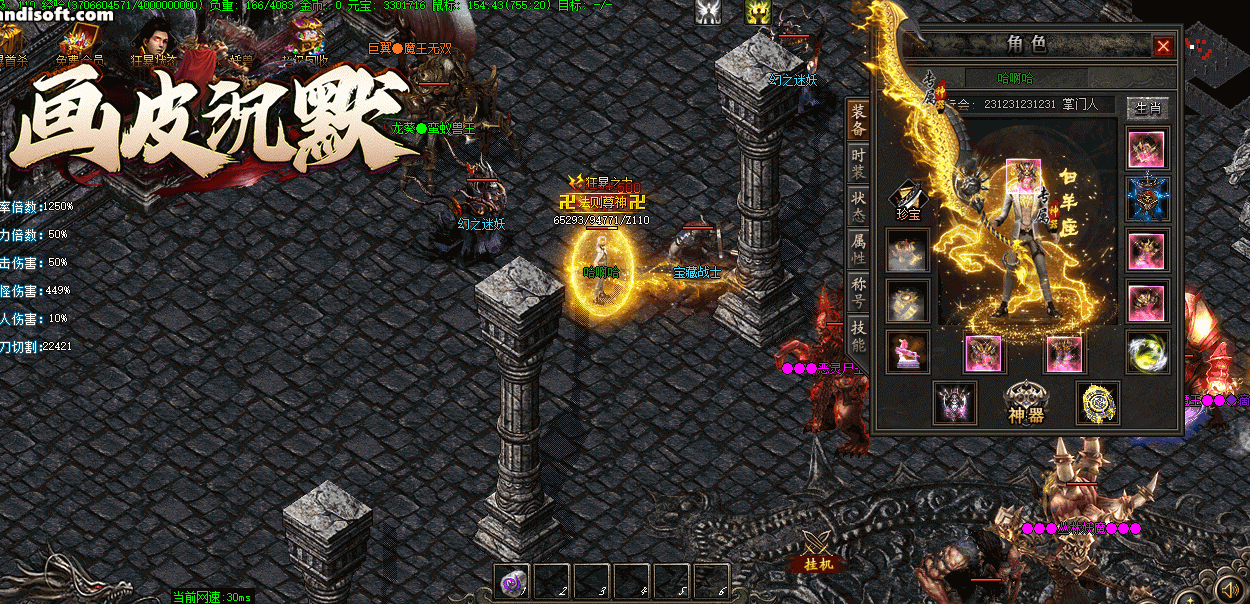Select the golden medallion equipment slot
This screenshot has height=604, width=1250.
point(1097,402)
